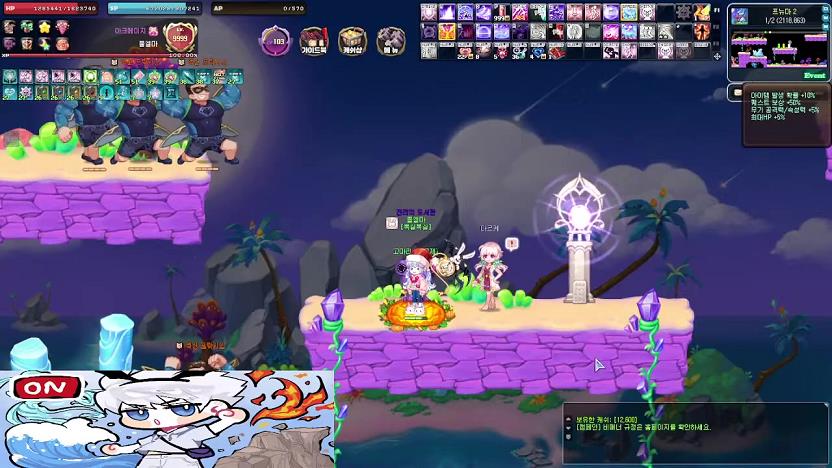Click the chat log message box

click(695, 432)
